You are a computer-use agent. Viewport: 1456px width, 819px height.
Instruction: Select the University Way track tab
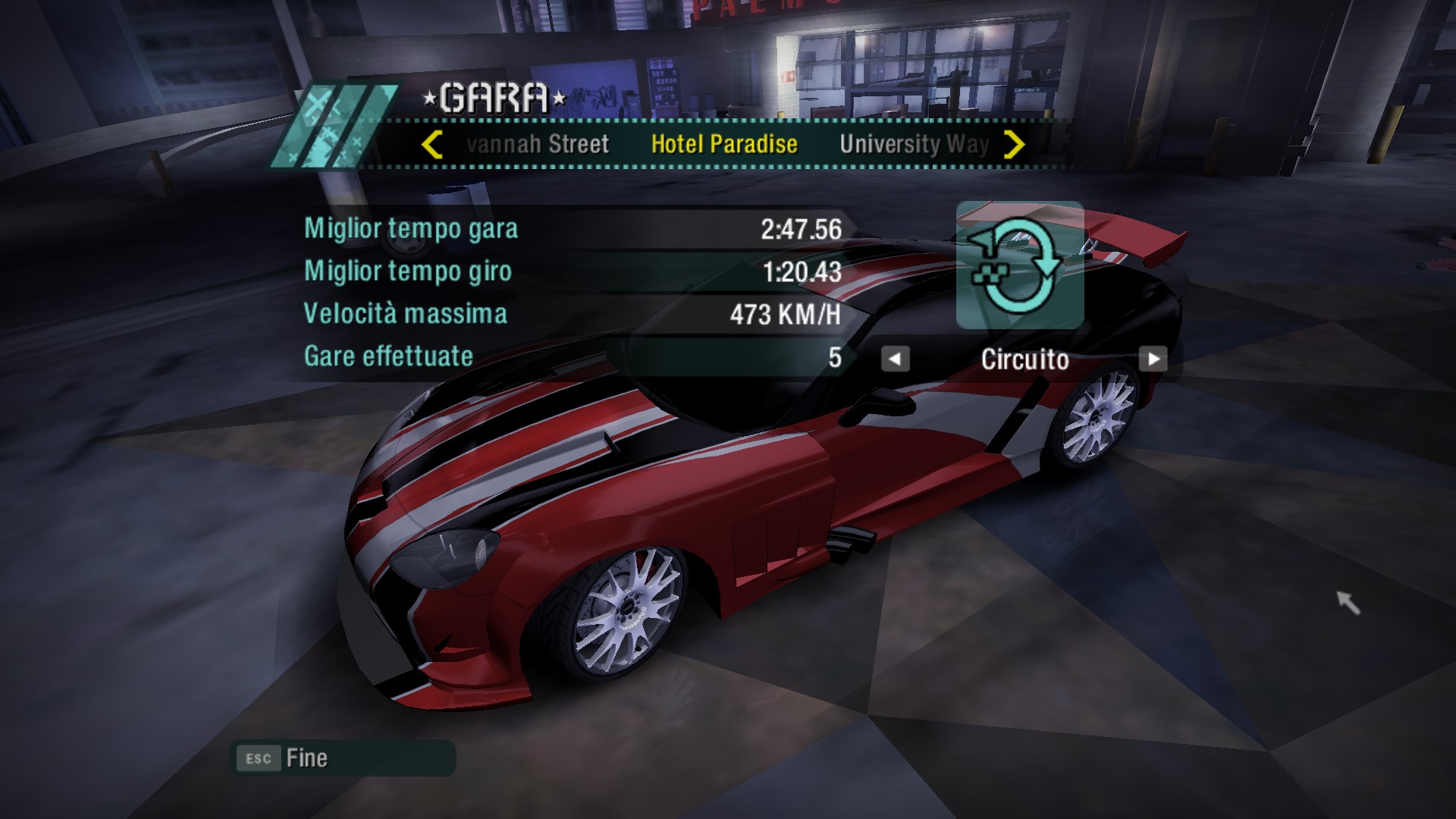pos(914,144)
